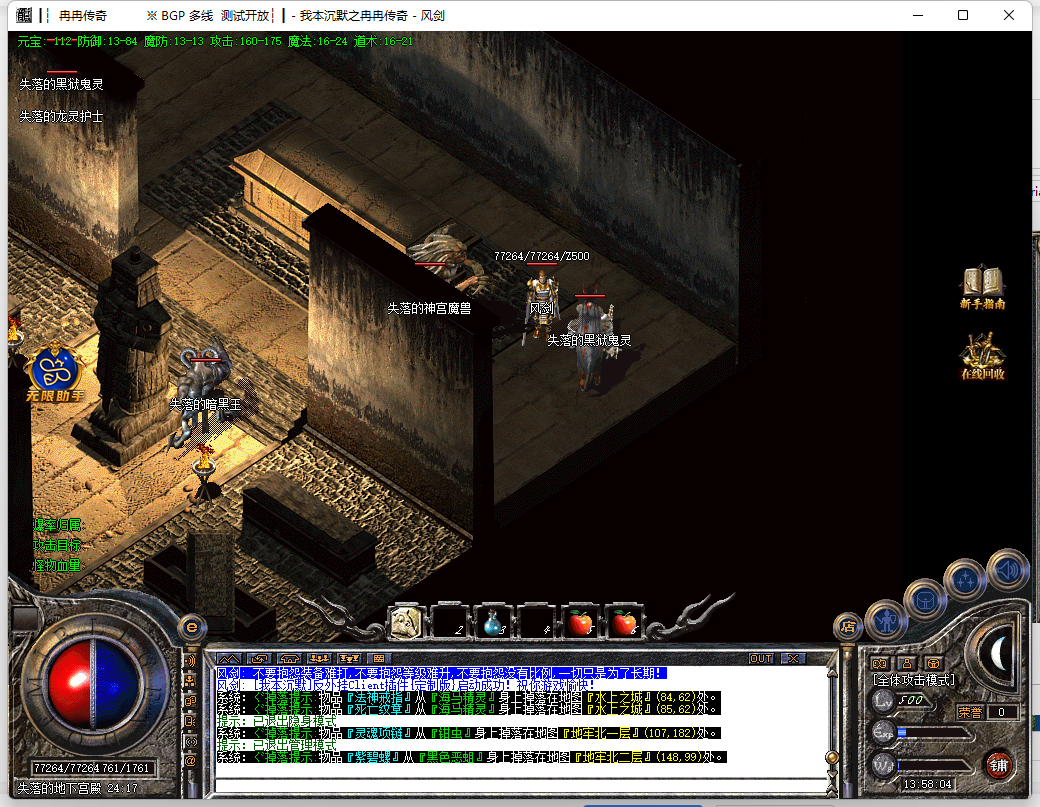This screenshot has height=807, width=1040.
Task: Close the game window
Action: coord(1009,15)
